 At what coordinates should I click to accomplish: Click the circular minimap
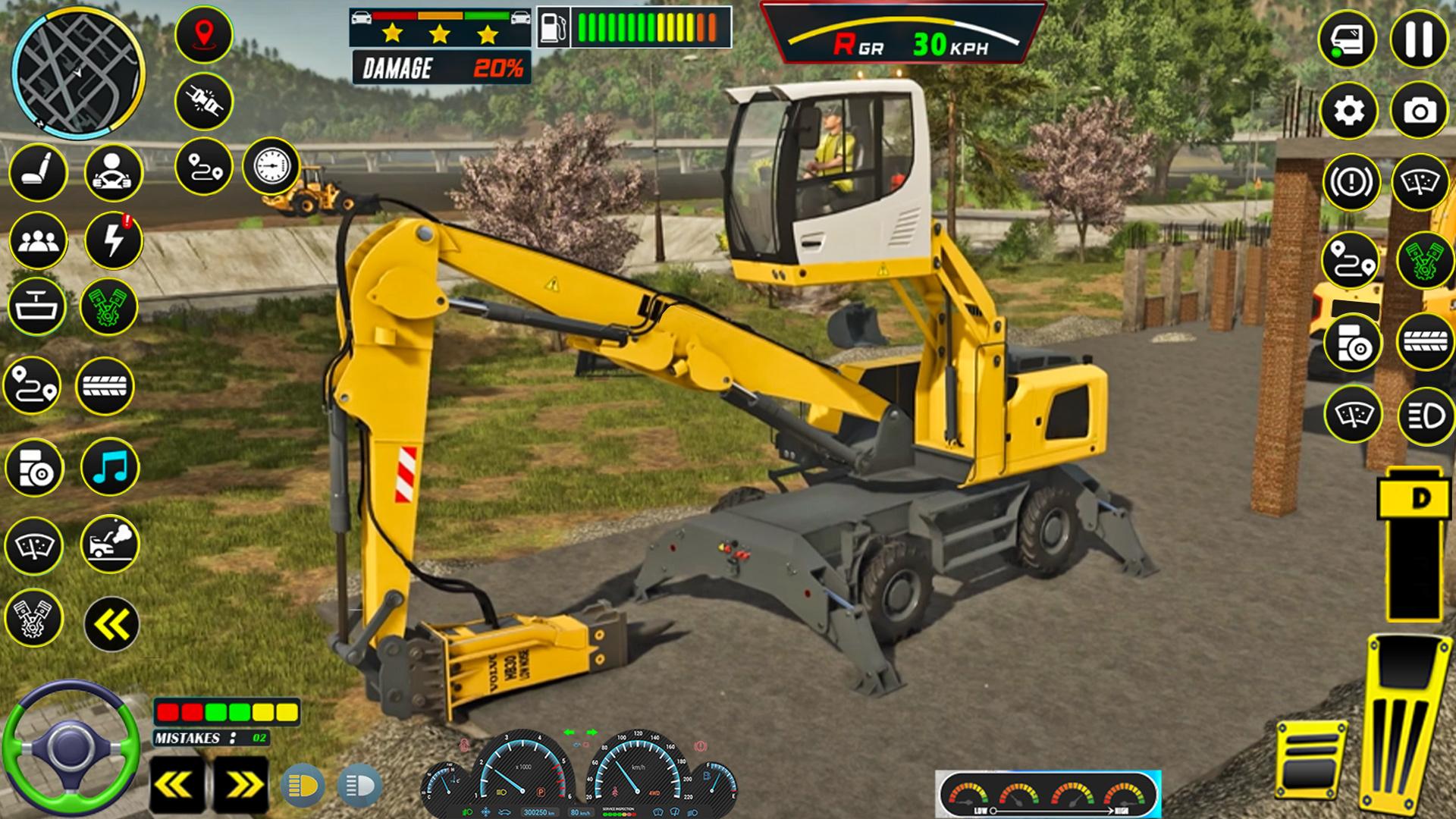tap(78, 72)
